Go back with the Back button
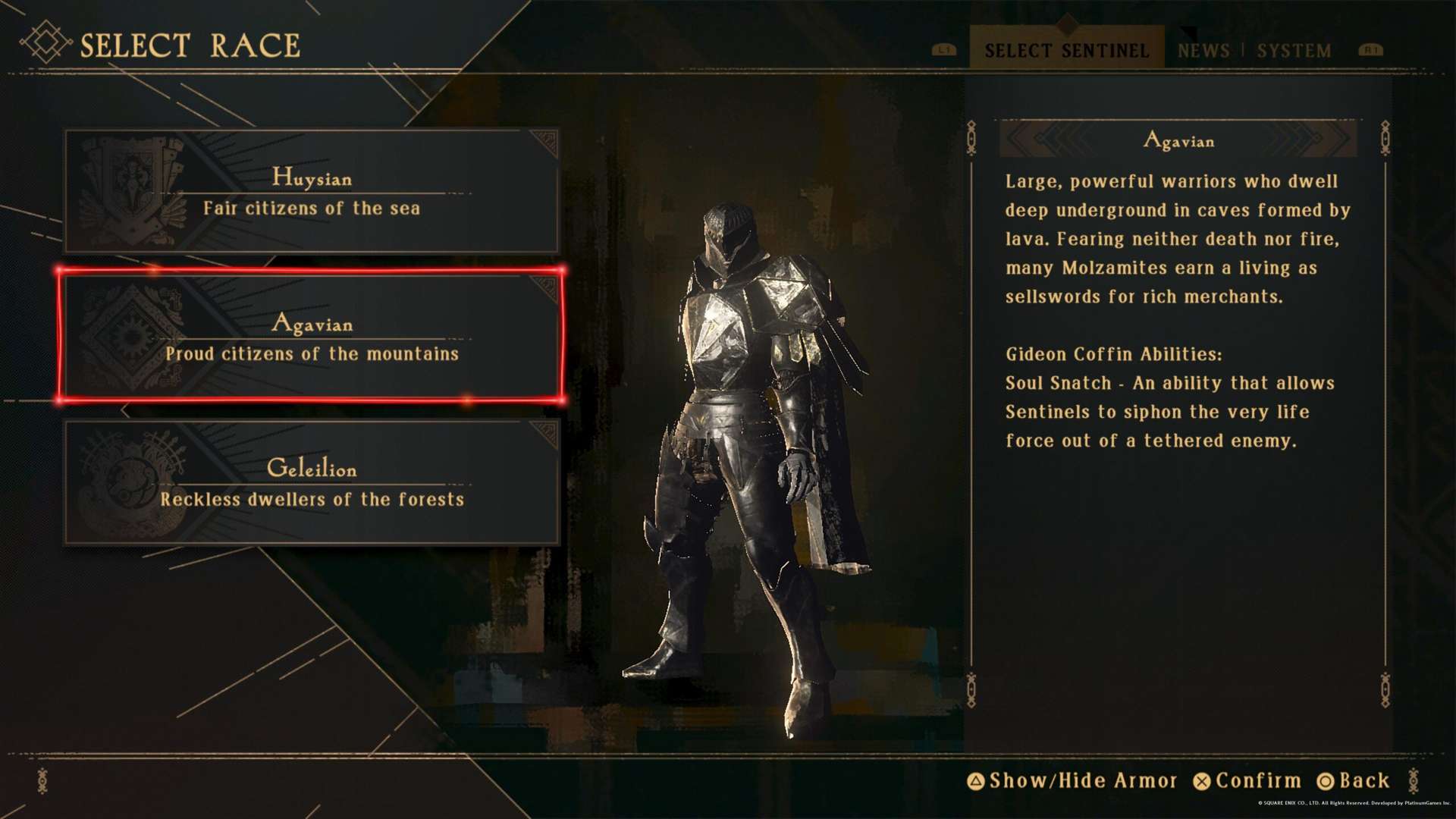The height and width of the screenshot is (819, 1456). (x=1354, y=780)
